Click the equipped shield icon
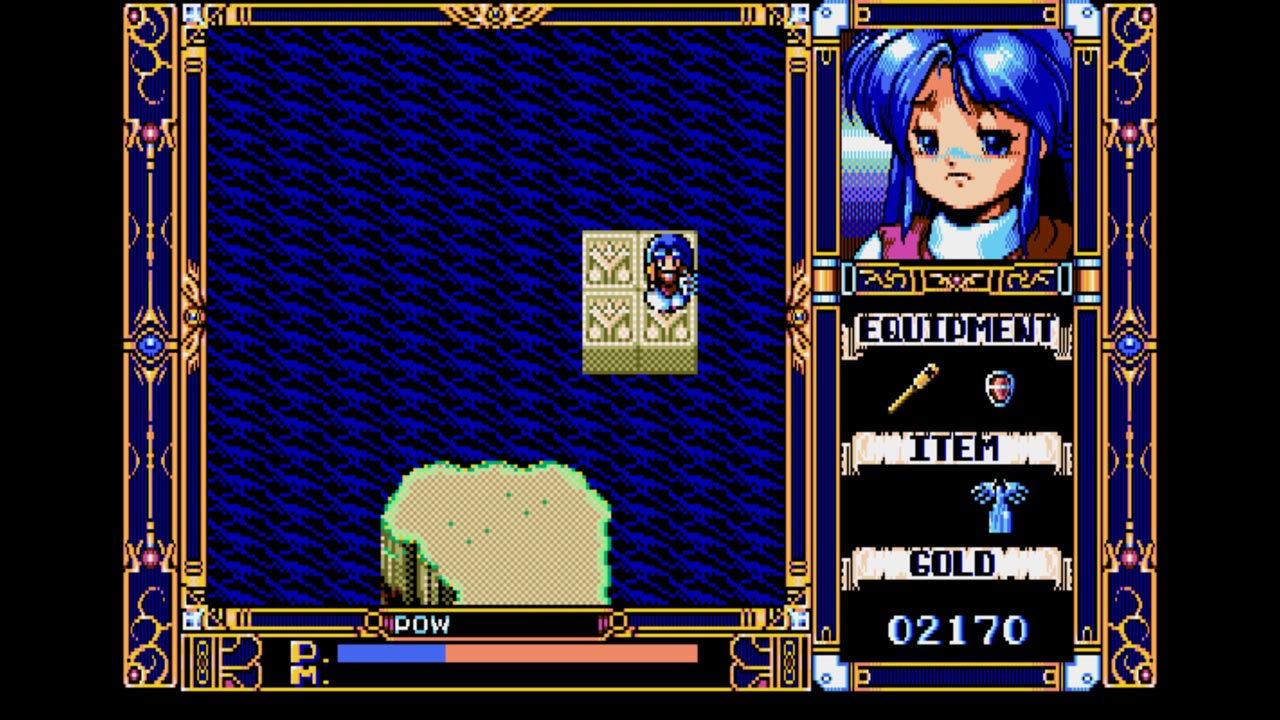 (x=1000, y=390)
